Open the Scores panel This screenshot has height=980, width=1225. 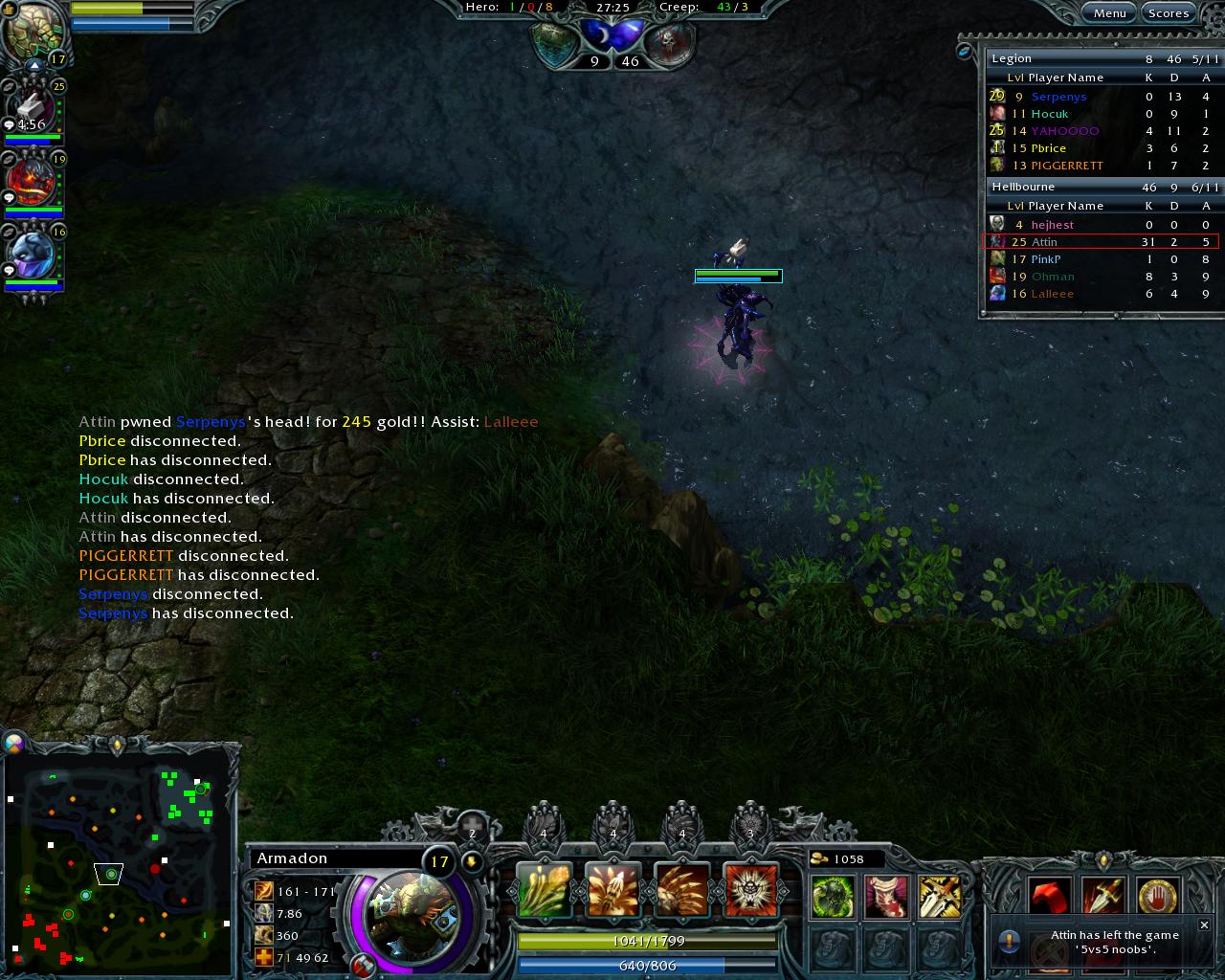coord(1168,12)
